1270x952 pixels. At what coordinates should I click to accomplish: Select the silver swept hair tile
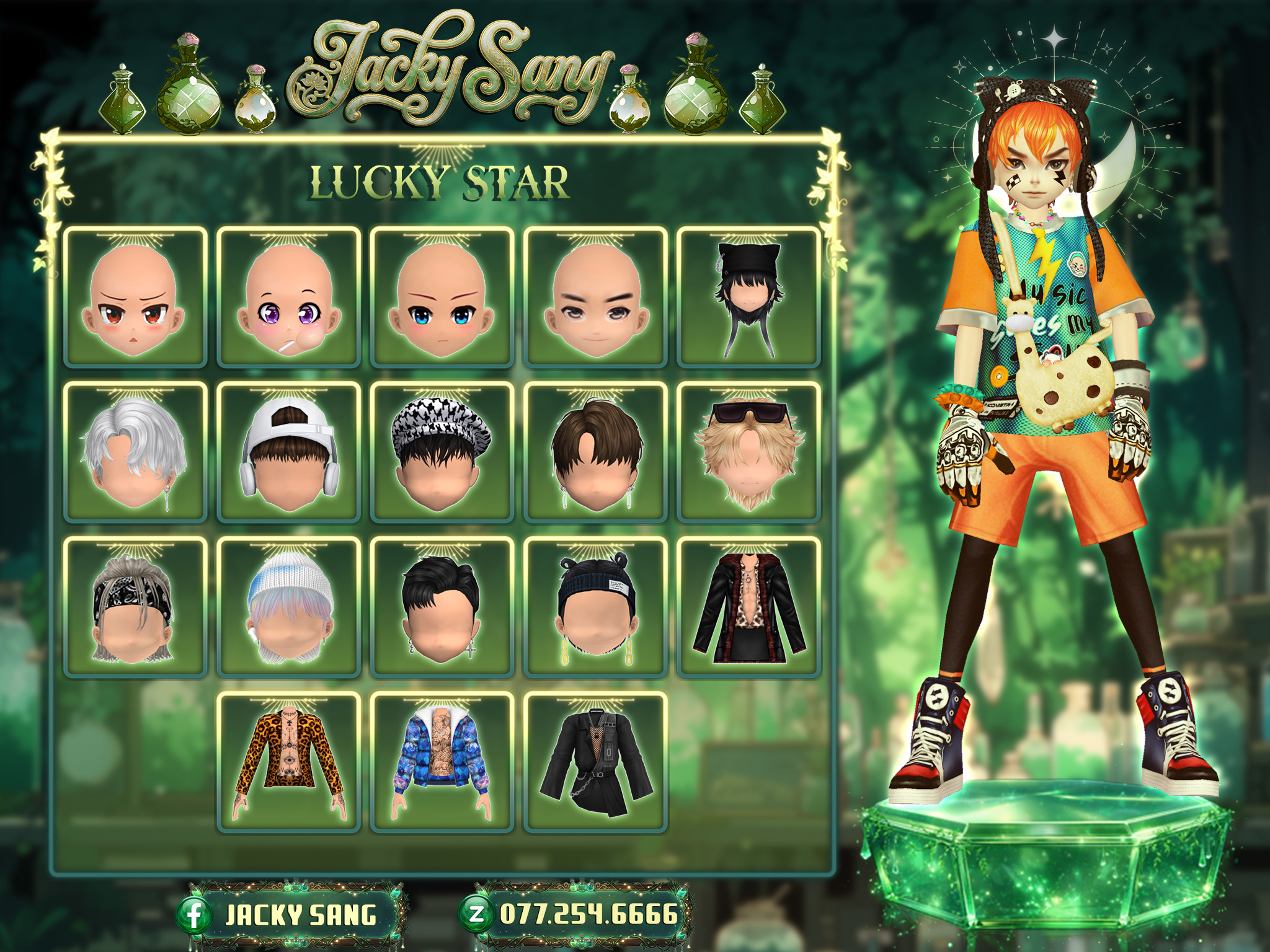tap(135, 452)
